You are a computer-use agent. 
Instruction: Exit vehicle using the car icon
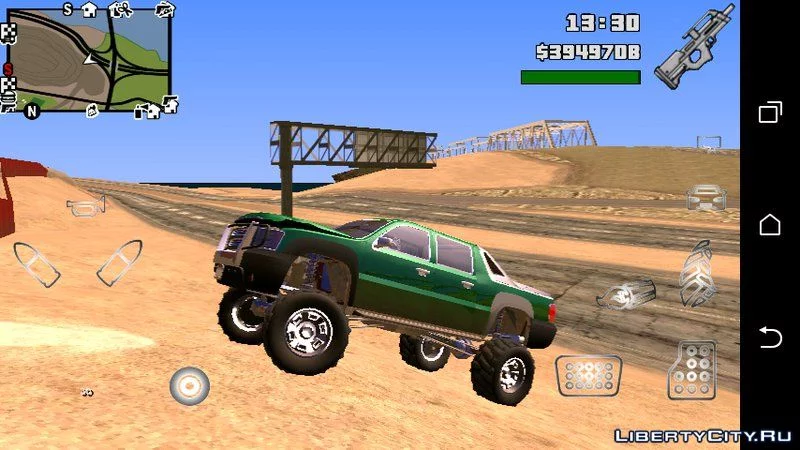pyautogui.click(x=706, y=196)
